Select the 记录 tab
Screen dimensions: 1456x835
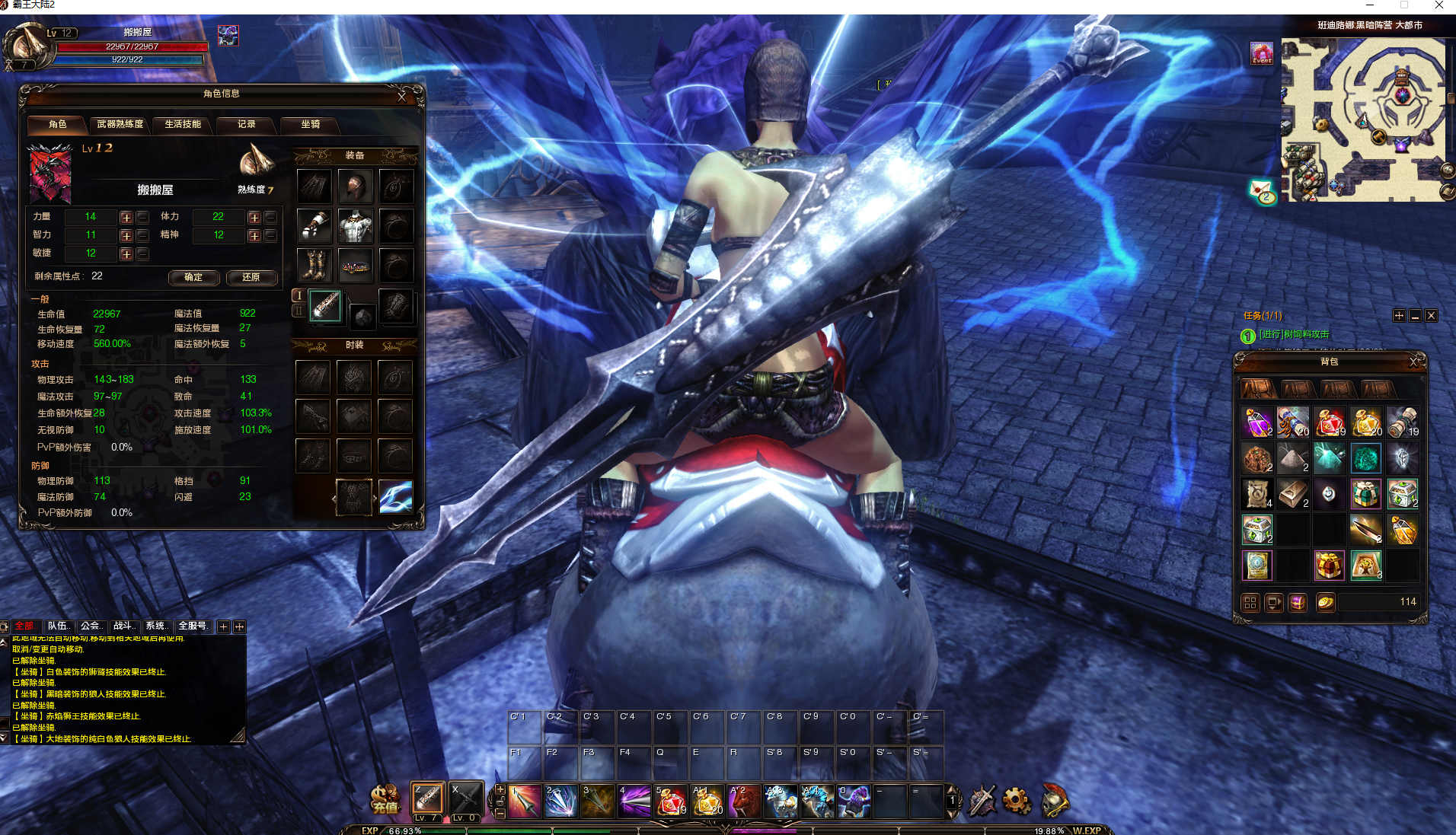pos(246,124)
